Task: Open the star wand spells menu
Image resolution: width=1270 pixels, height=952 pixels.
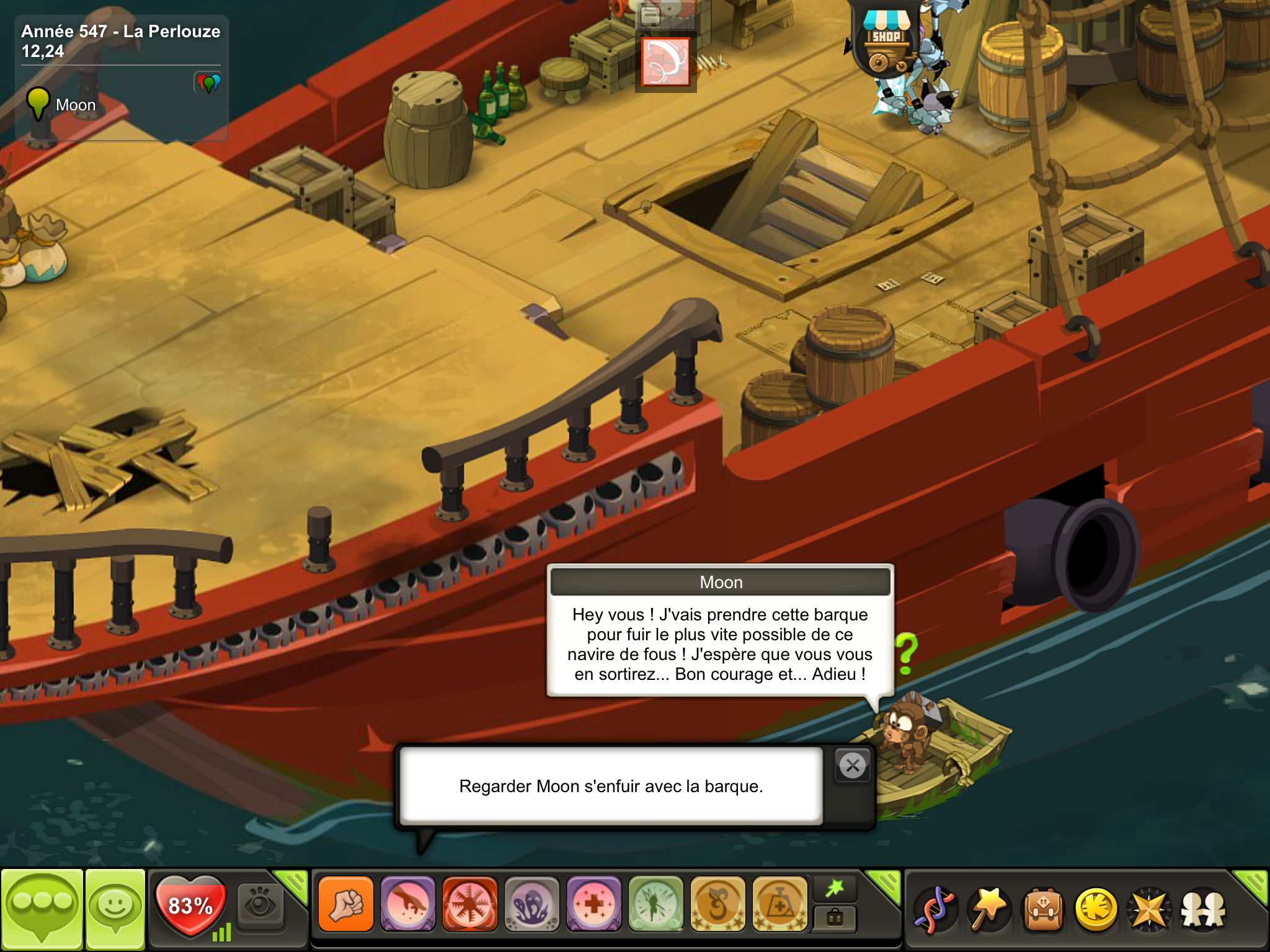Action: click(x=989, y=909)
